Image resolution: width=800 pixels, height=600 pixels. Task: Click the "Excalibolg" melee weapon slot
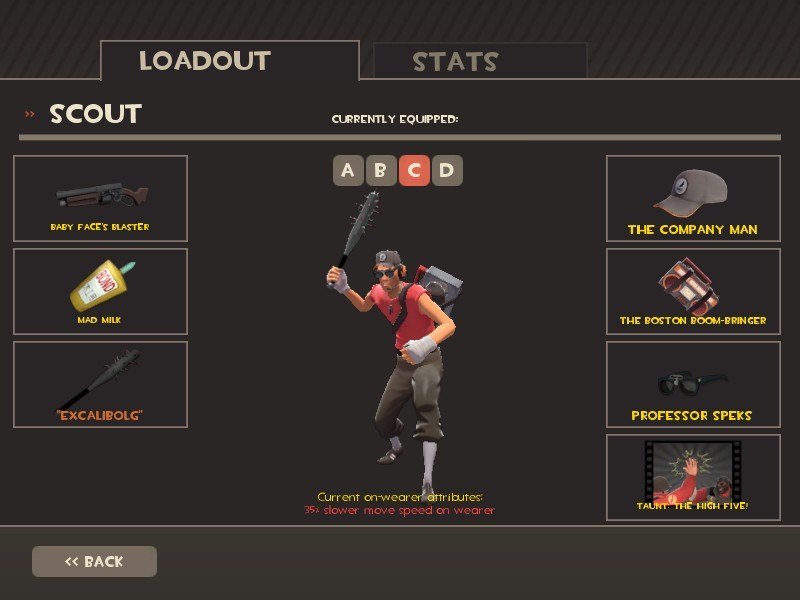pyautogui.click(x=100, y=384)
